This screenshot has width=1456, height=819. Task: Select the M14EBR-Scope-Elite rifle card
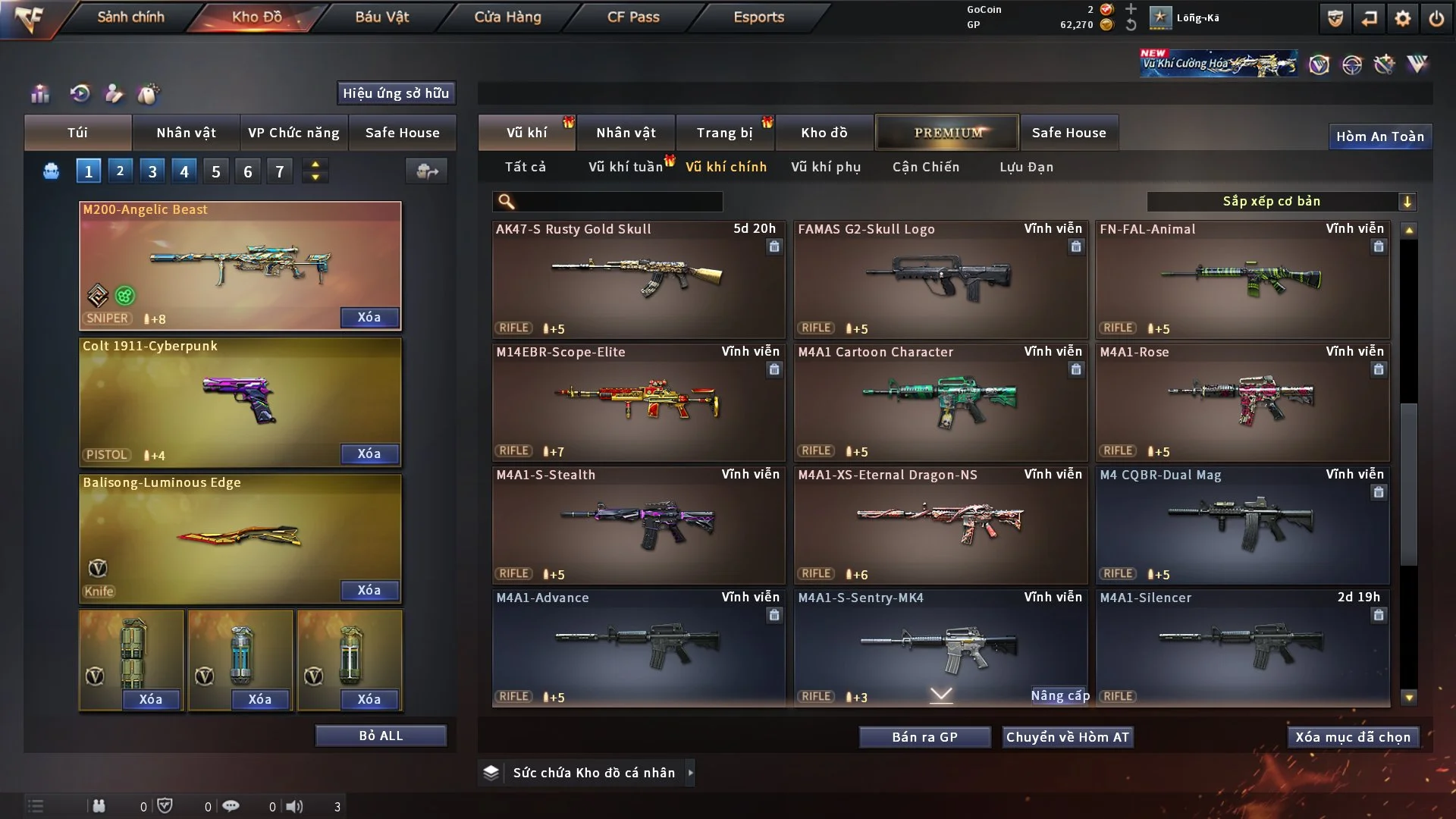(x=638, y=403)
